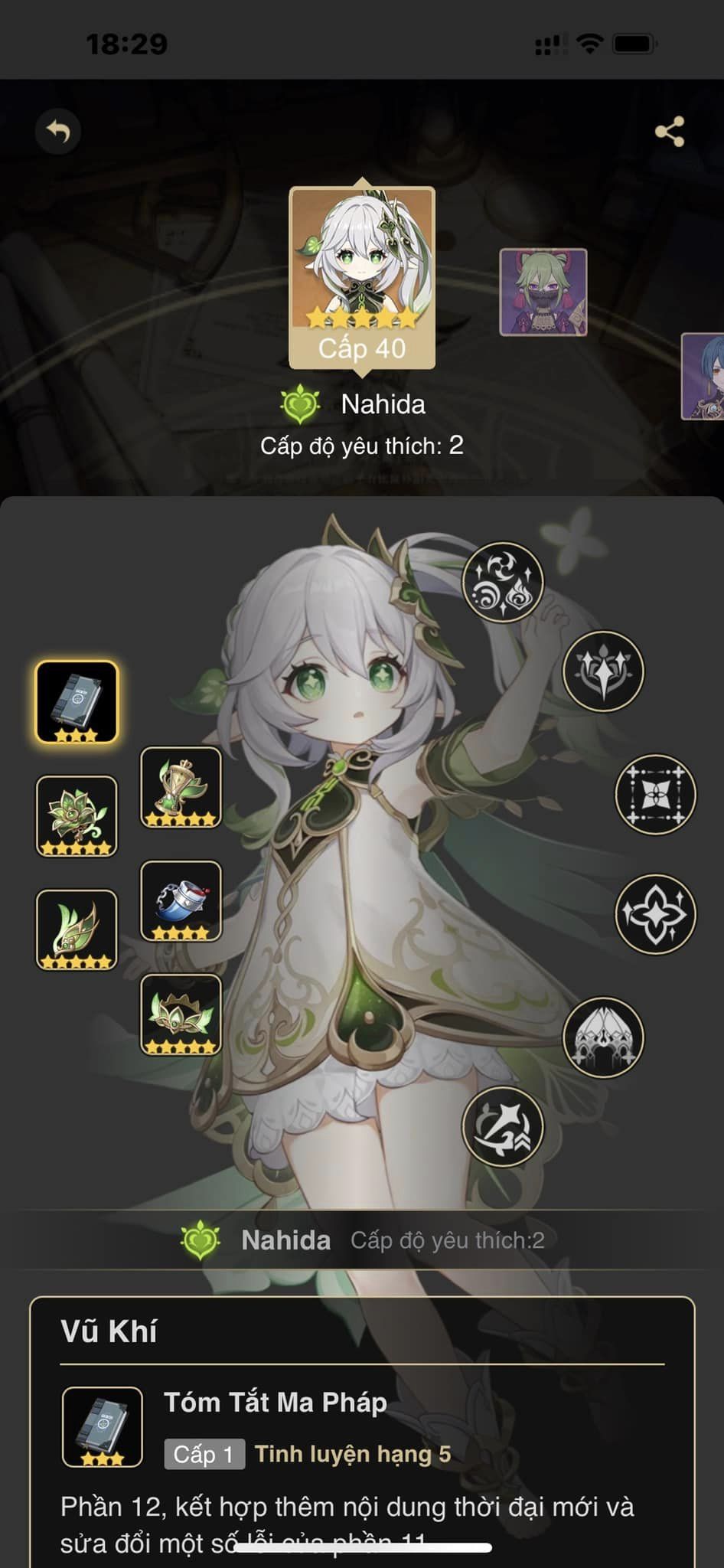Open the blue hourglass sands artifact slot

(181, 900)
